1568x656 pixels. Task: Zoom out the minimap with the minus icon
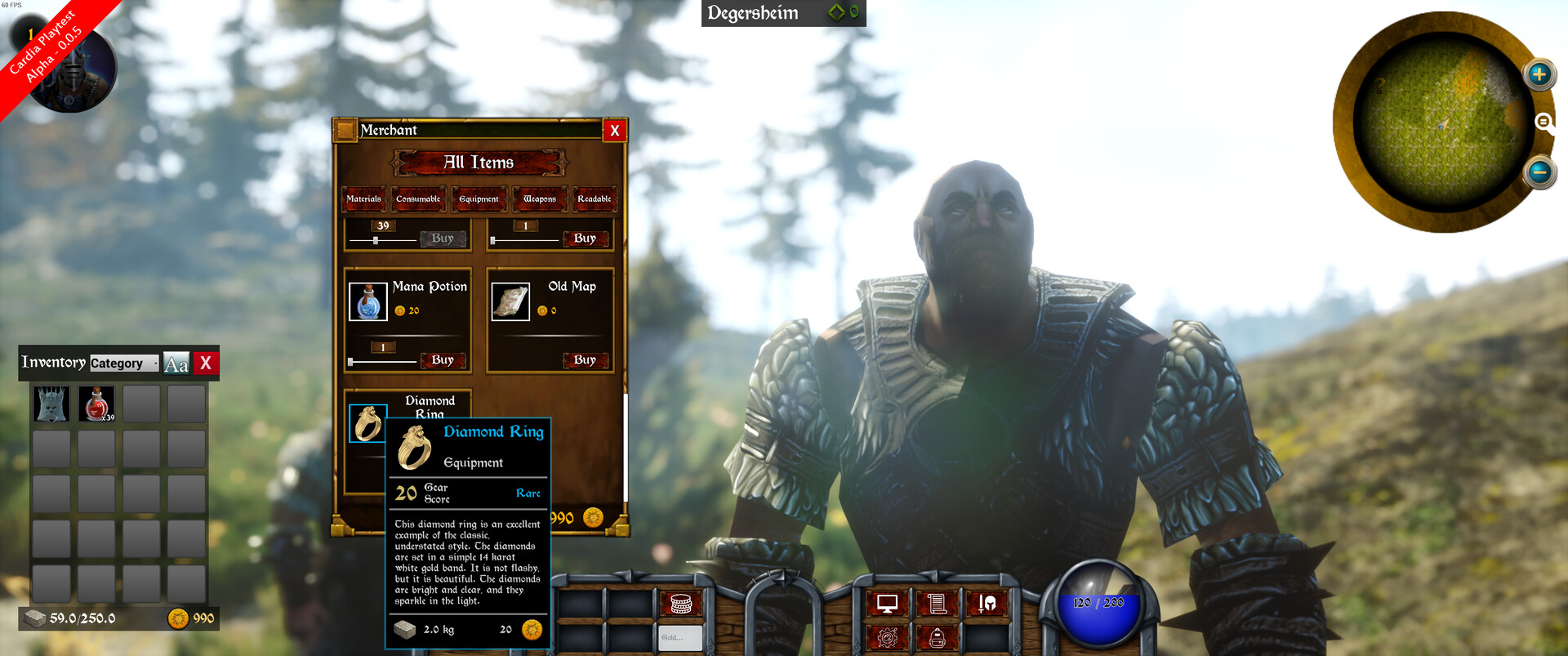pyautogui.click(x=1539, y=172)
